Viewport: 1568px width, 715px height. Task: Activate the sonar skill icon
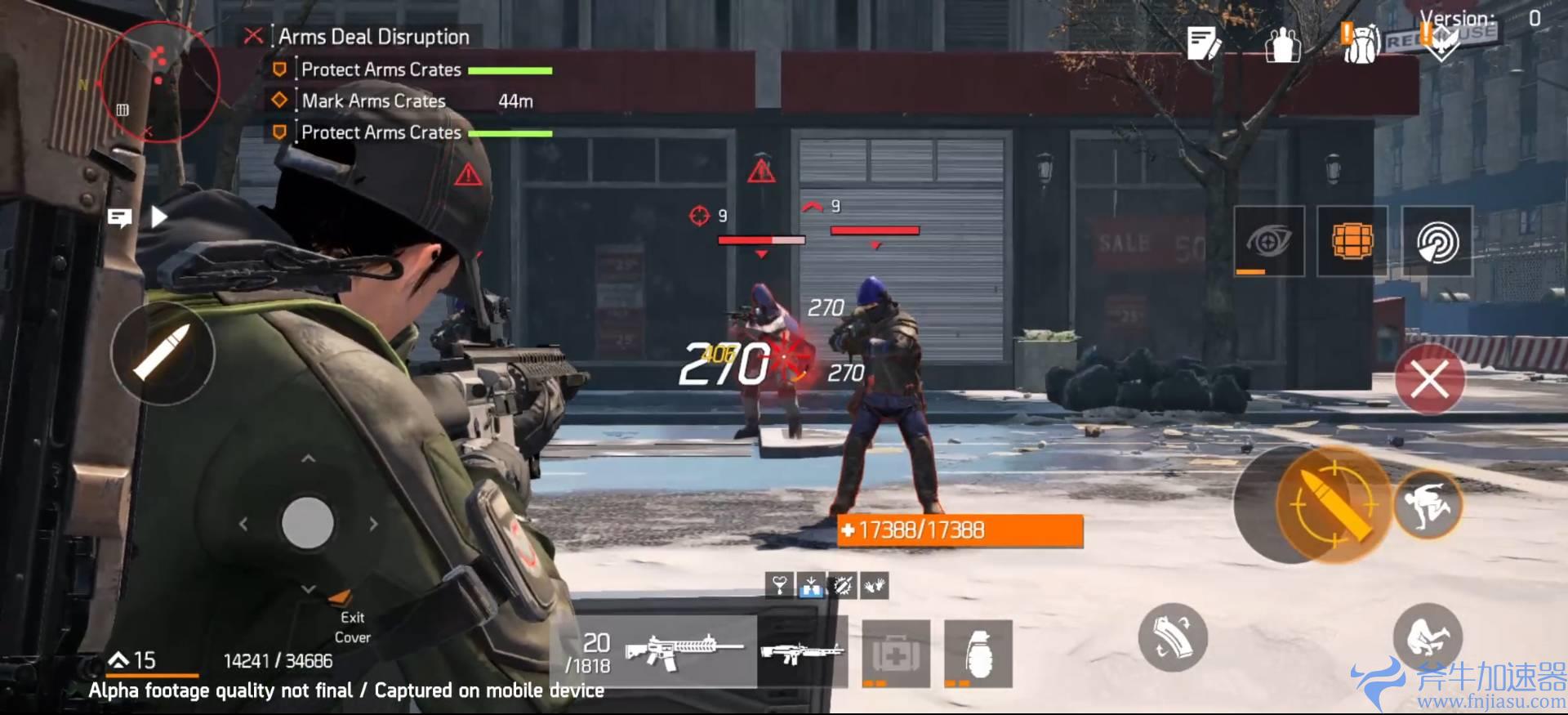pyautogui.click(x=1437, y=241)
